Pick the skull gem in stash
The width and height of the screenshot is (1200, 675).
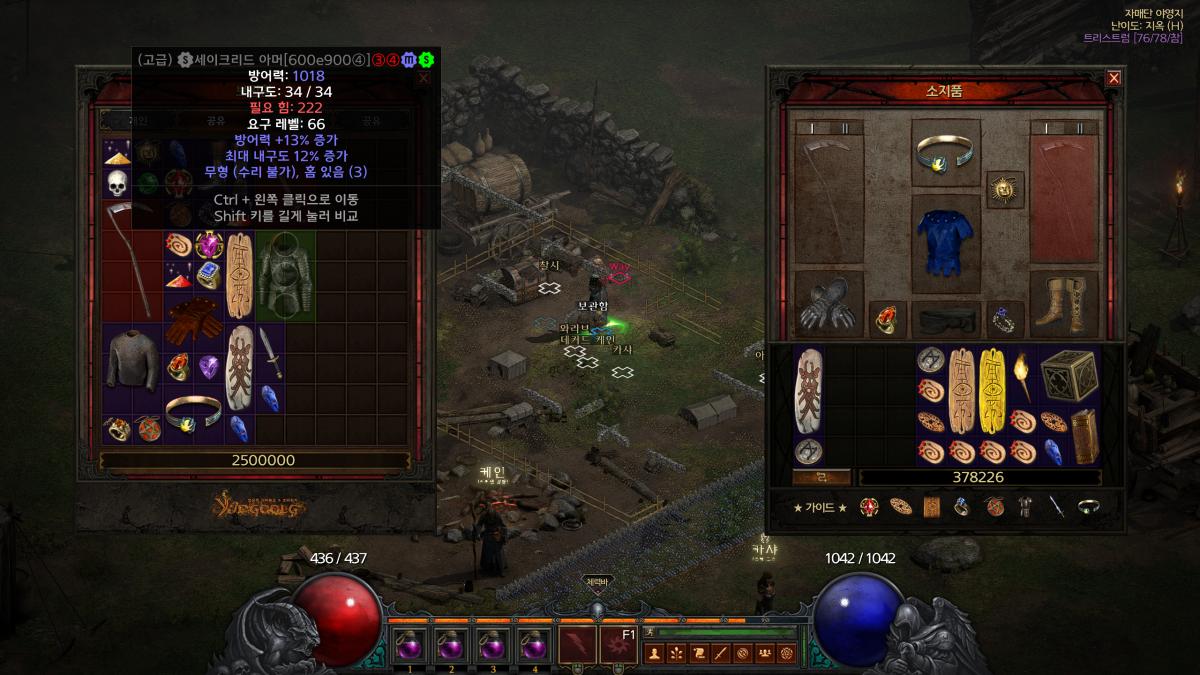point(118,183)
